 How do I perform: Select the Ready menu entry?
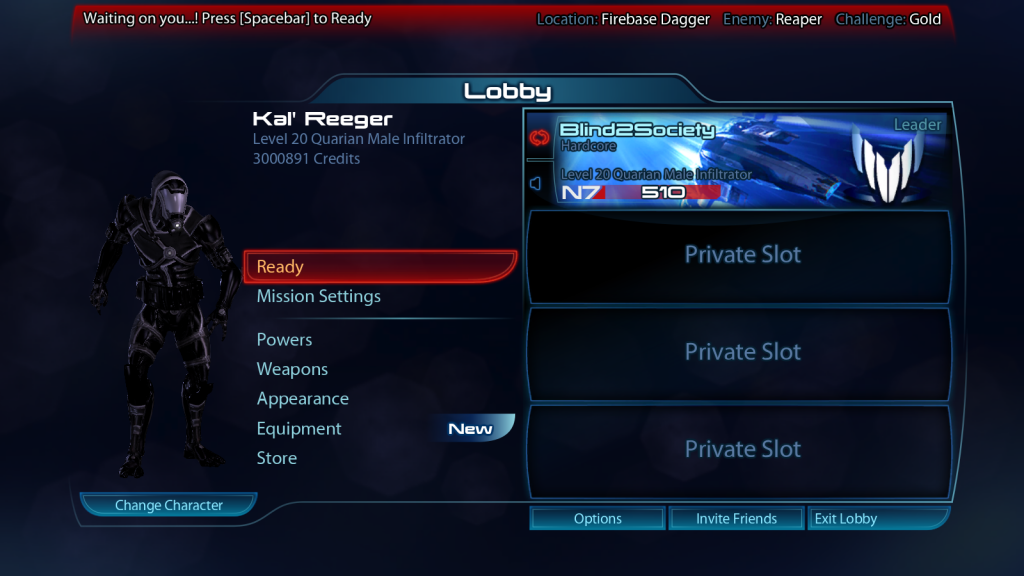pyautogui.click(x=380, y=267)
